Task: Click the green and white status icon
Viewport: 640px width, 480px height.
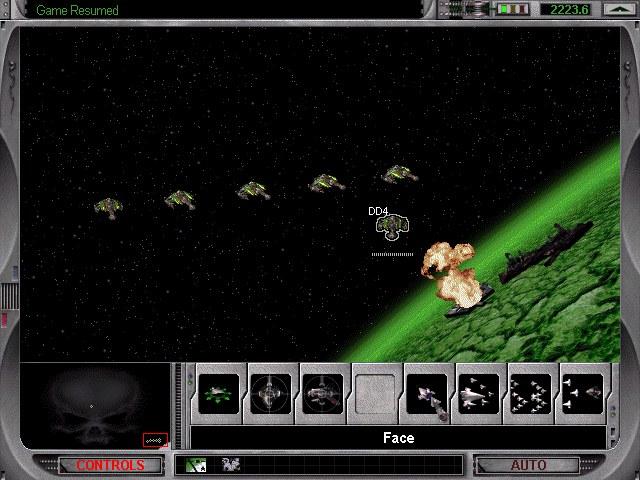Action: (196, 465)
